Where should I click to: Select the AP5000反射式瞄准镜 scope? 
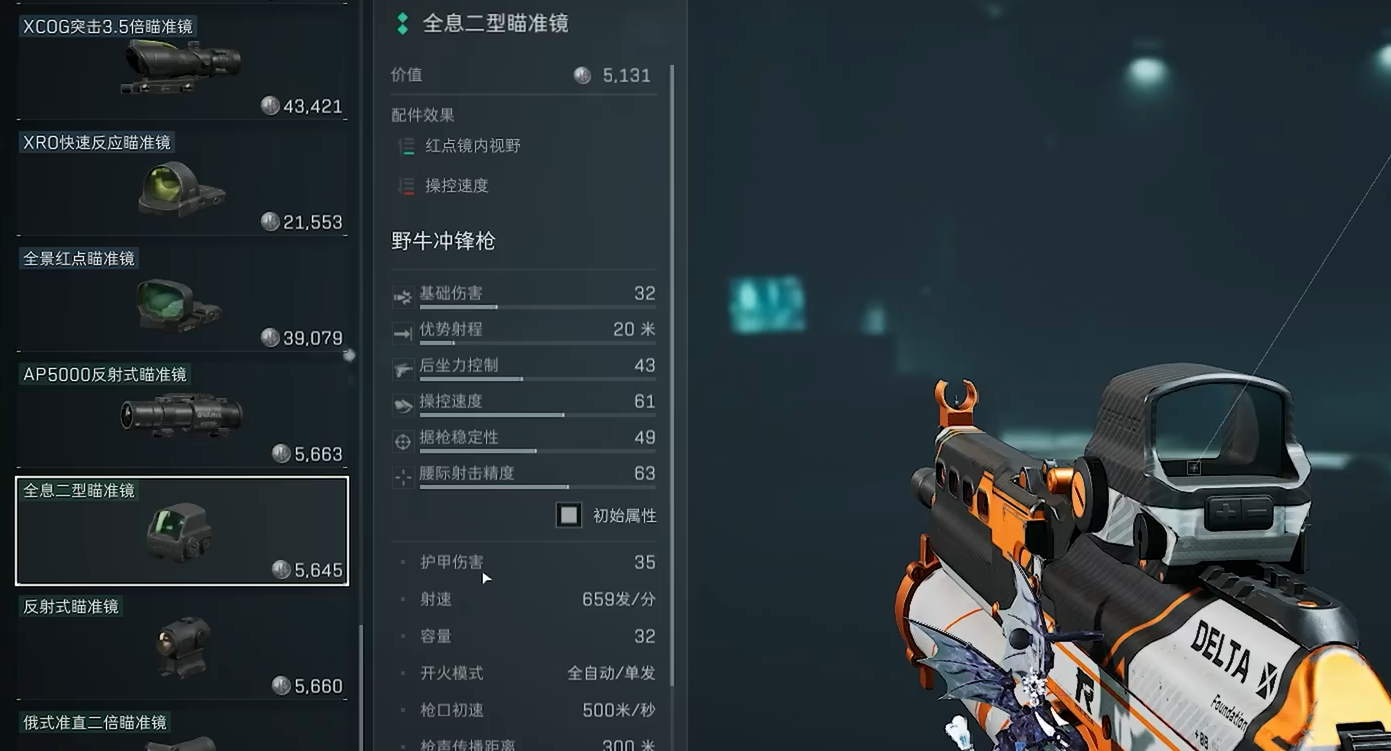click(181, 413)
